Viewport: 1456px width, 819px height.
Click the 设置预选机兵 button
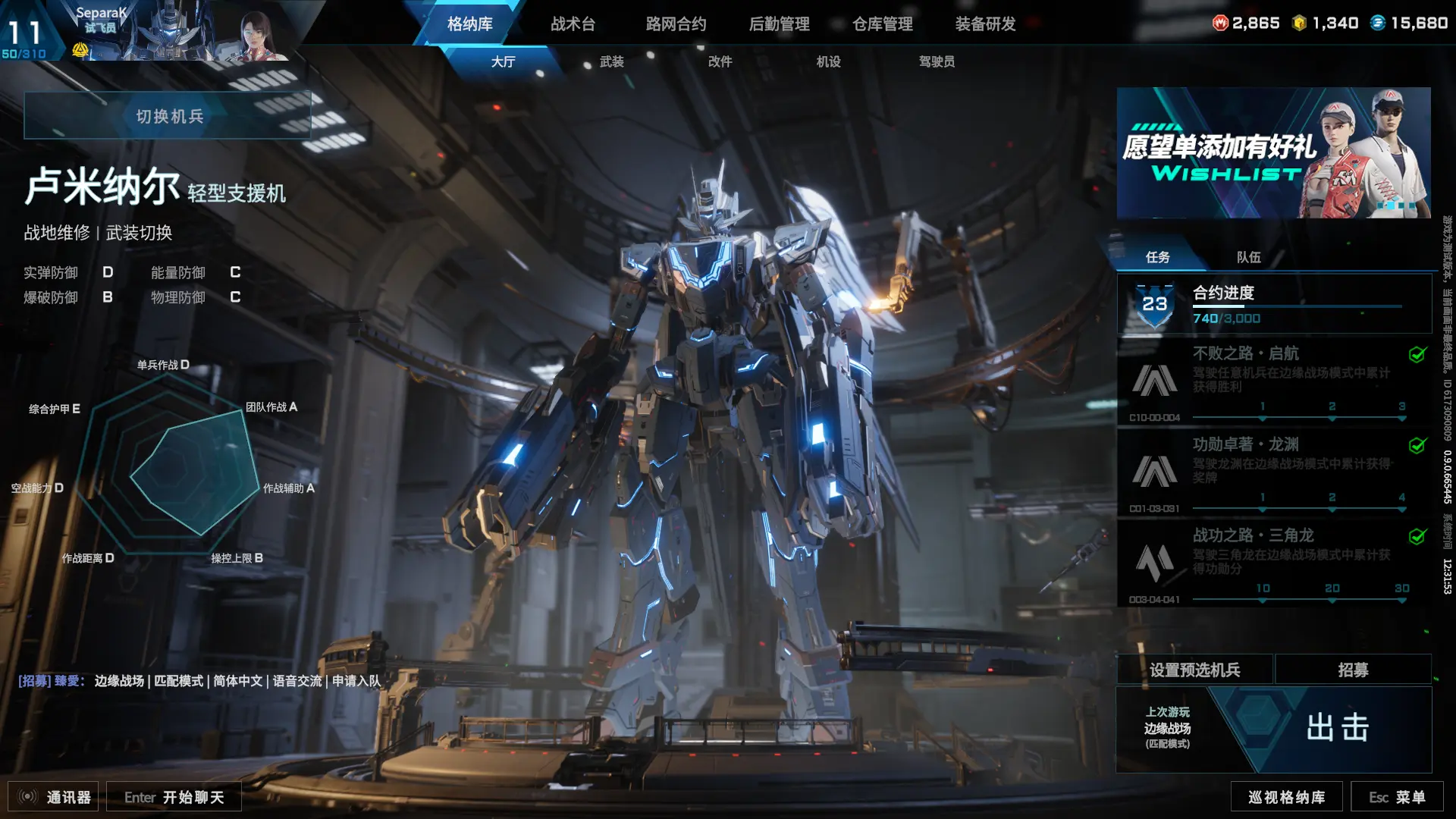pyautogui.click(x=1194, y=670)
